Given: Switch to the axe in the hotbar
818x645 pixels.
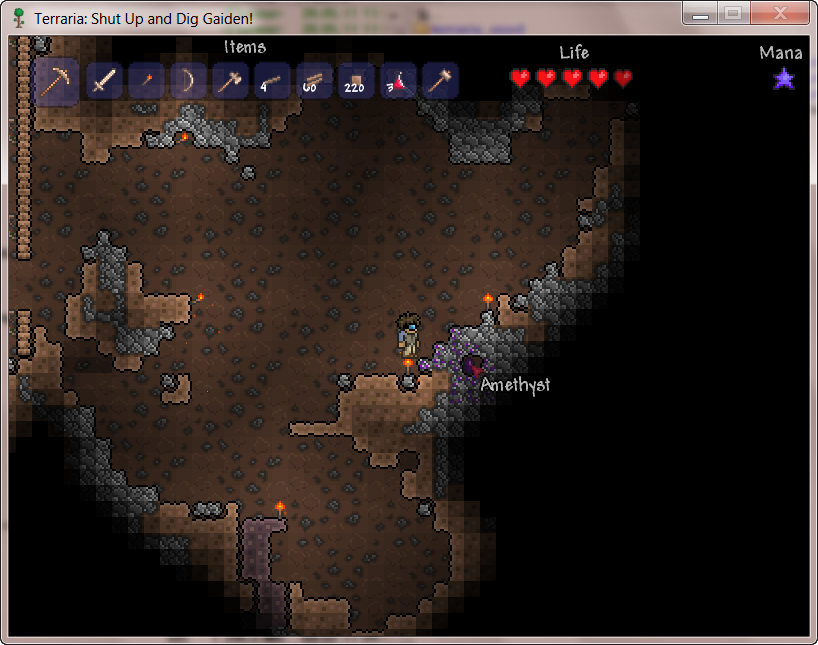Looking at the screenshot, I should point(230,81).
